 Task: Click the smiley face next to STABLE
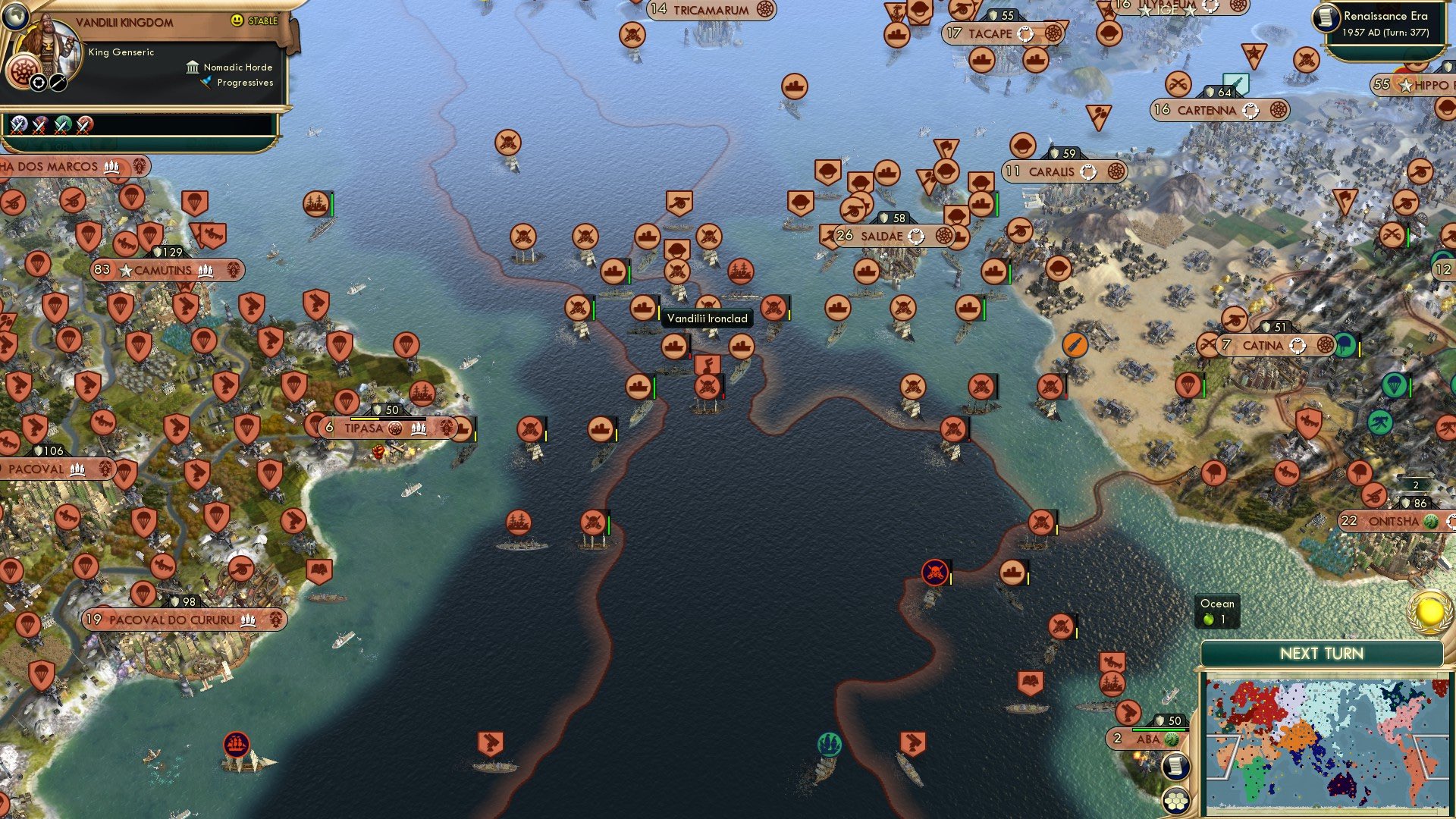pos(237,20)
